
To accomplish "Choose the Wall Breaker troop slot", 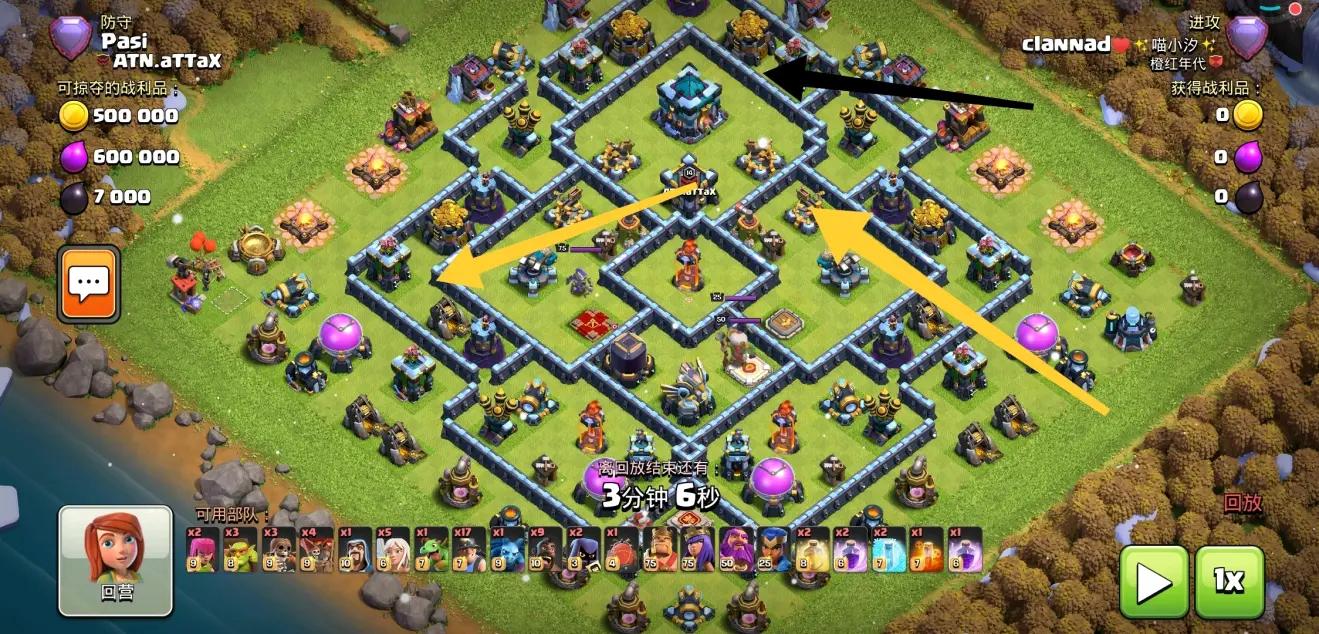I will click(278, 549).
